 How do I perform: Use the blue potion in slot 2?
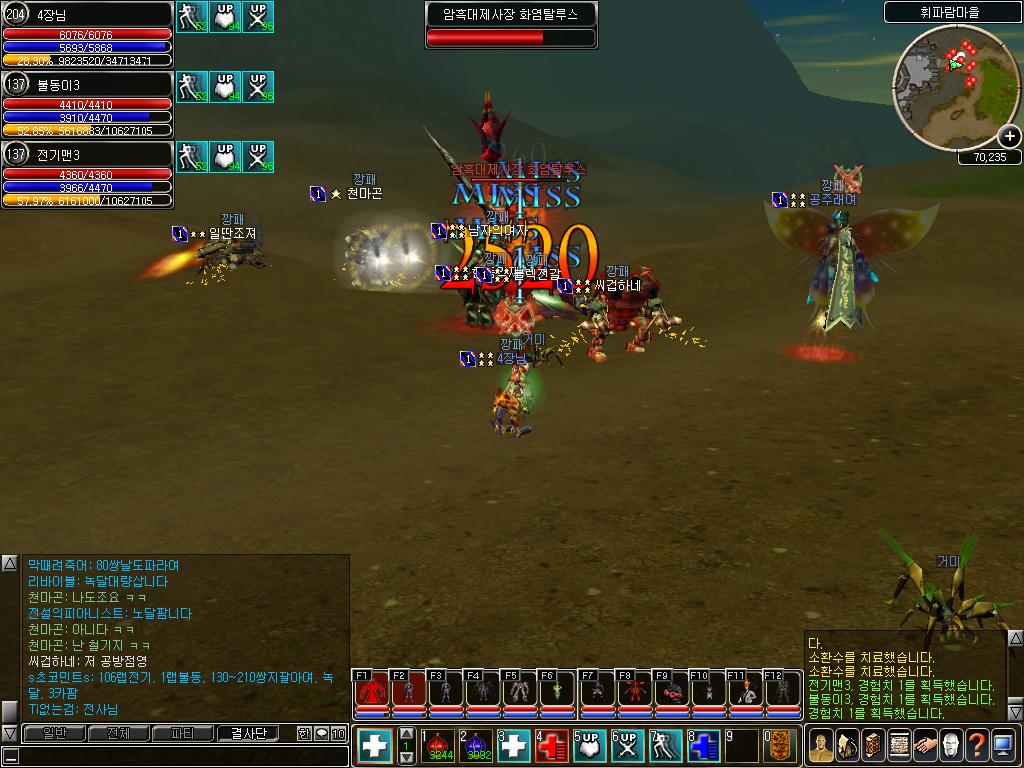point(476,746)
